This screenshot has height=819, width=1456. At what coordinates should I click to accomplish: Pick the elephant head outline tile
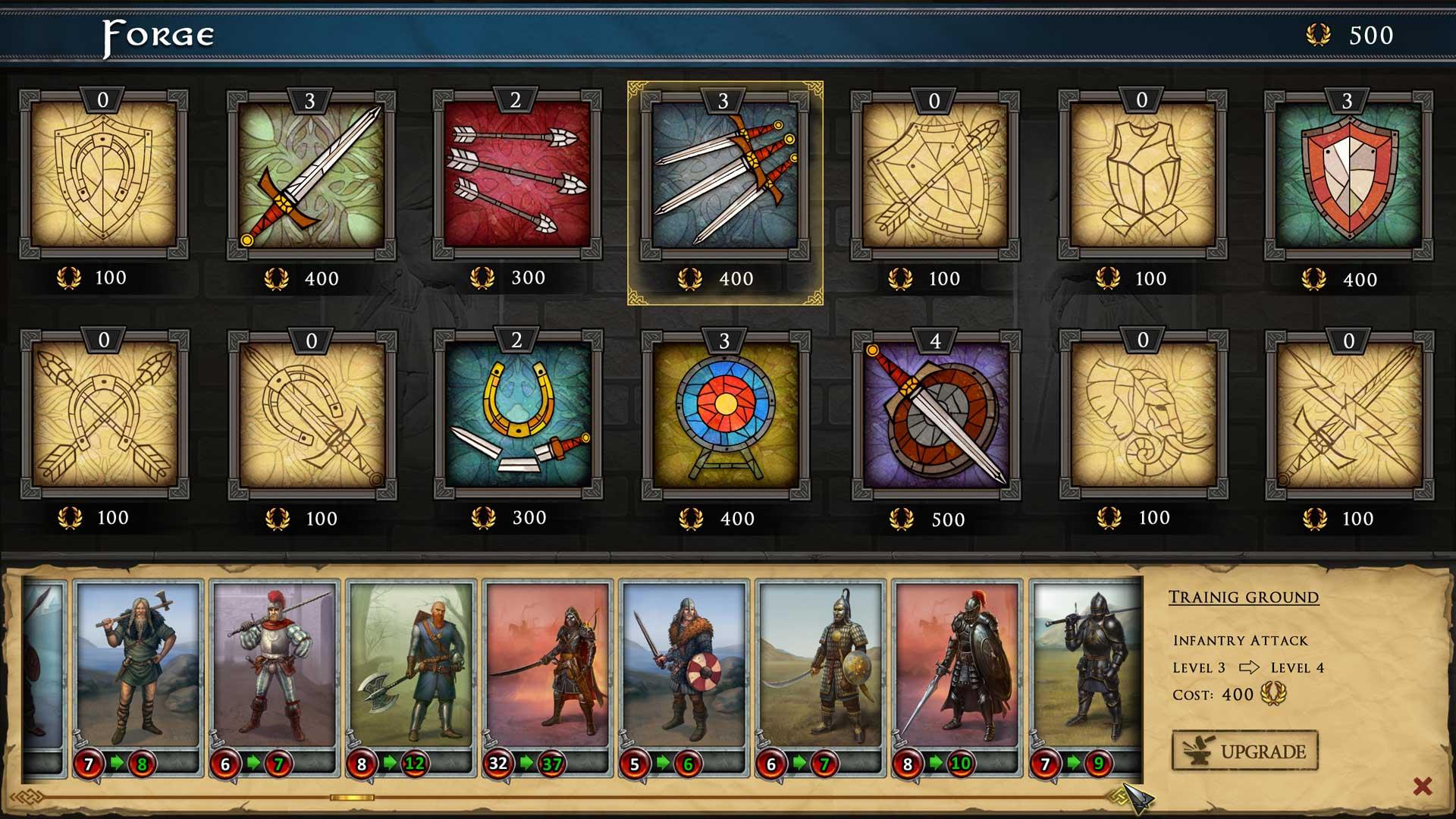coord(1144,414)
